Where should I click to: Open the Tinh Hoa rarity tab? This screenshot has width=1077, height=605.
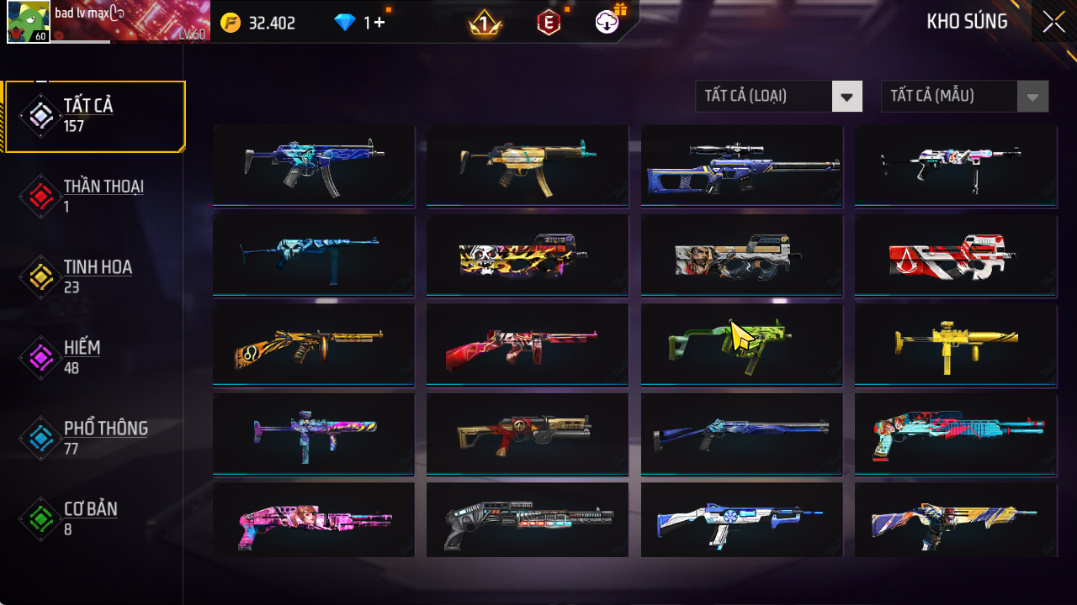point(95,276)
